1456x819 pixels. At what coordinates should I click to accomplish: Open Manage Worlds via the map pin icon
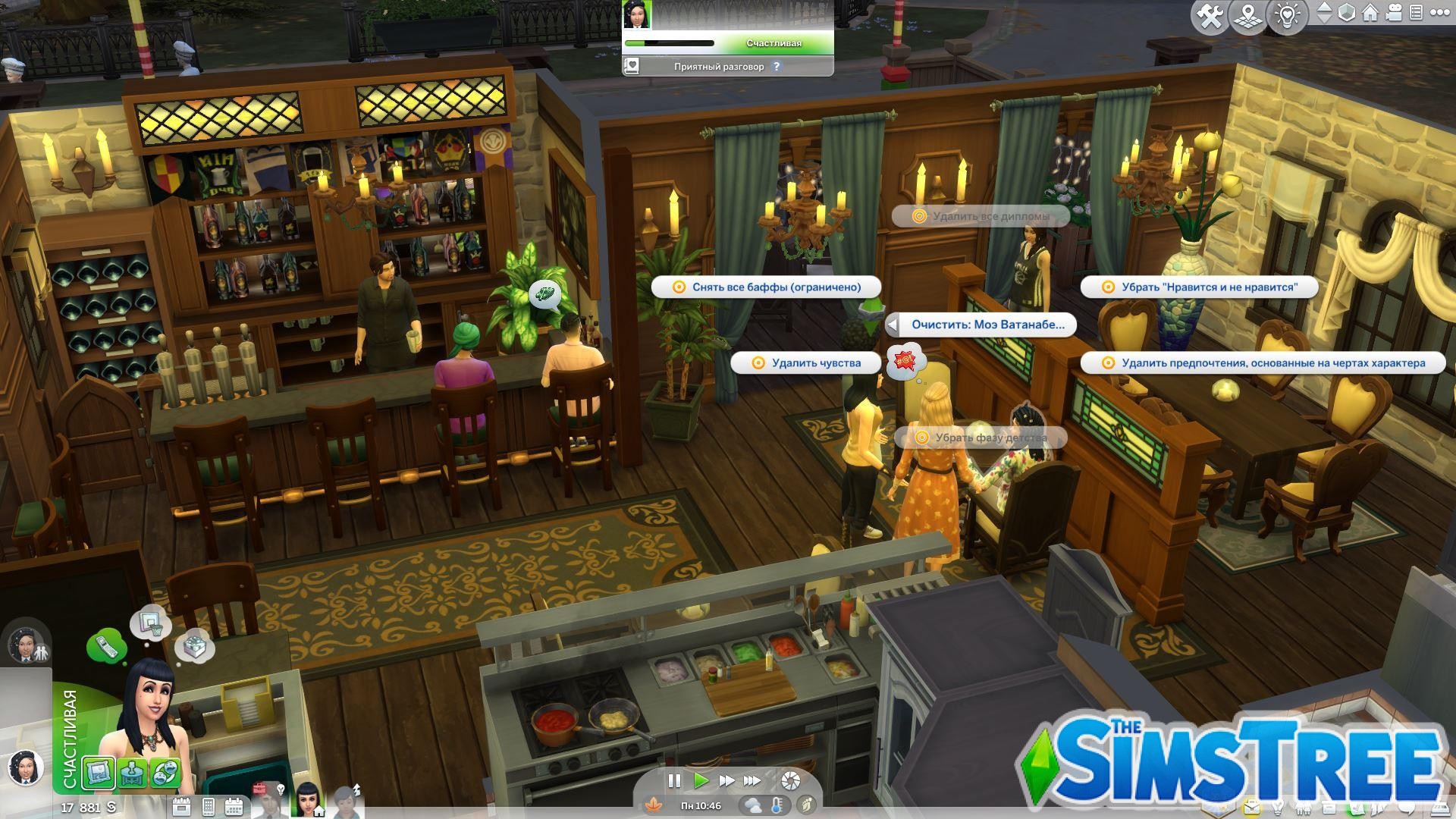click(x=1248, y=13)
